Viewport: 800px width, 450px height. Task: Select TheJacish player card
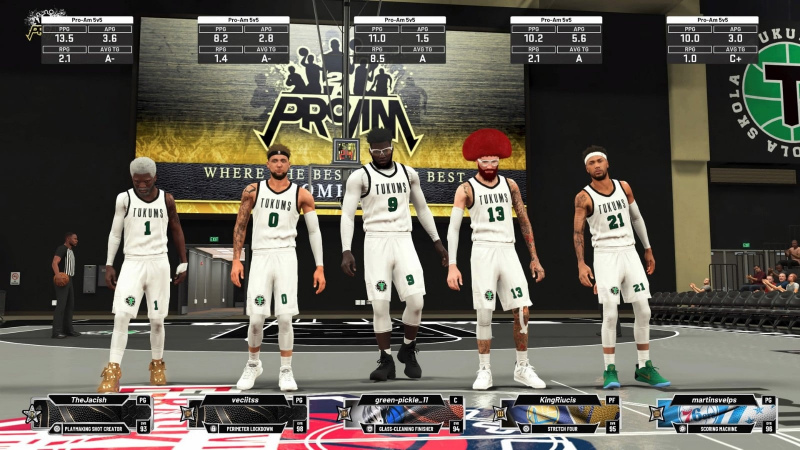coord(88,413)
